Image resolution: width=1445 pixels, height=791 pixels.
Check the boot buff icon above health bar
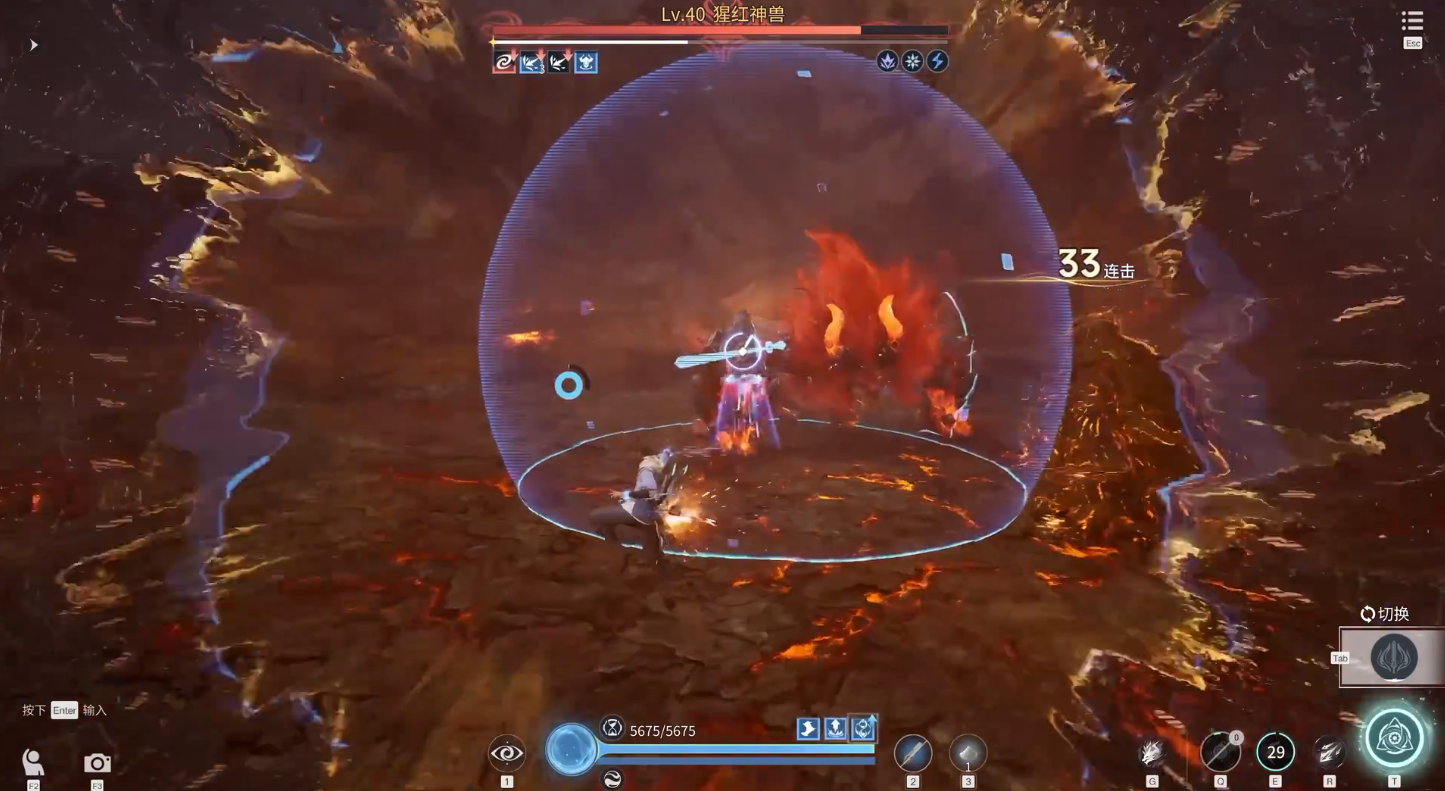[808, 729]
